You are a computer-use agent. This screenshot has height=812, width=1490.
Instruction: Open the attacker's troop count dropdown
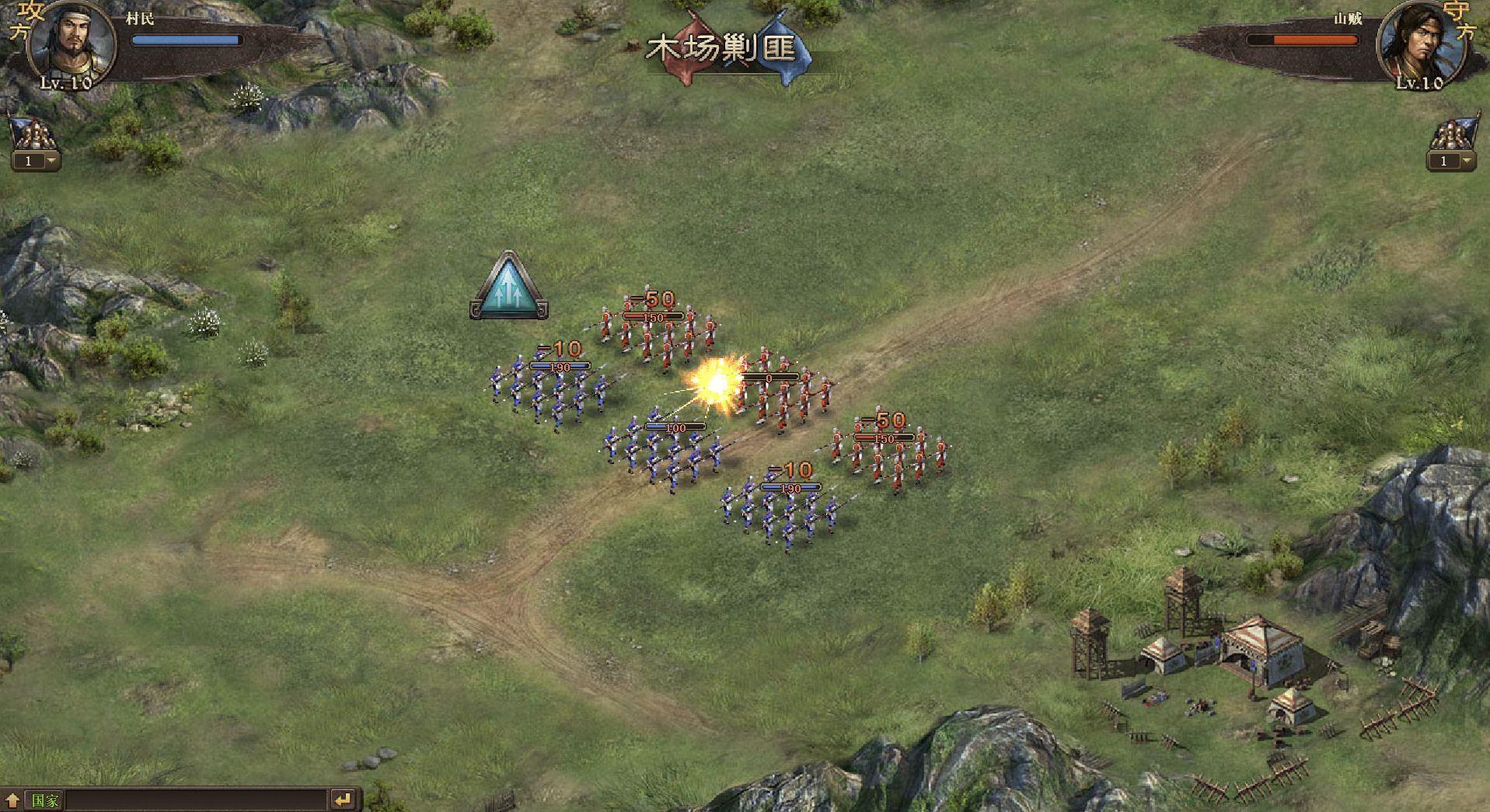tap(51, 161)
